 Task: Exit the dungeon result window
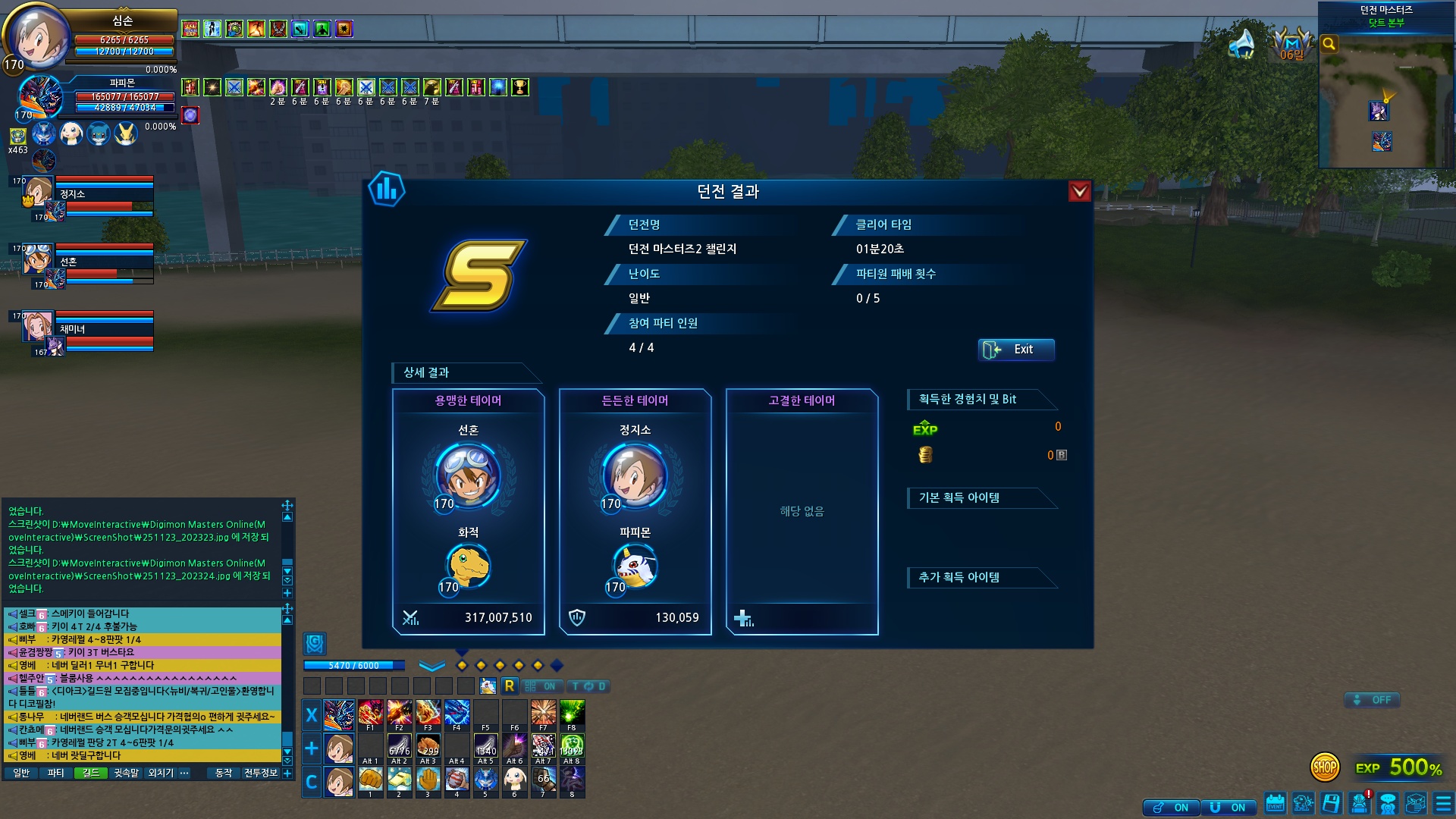tap(1015, 350)
